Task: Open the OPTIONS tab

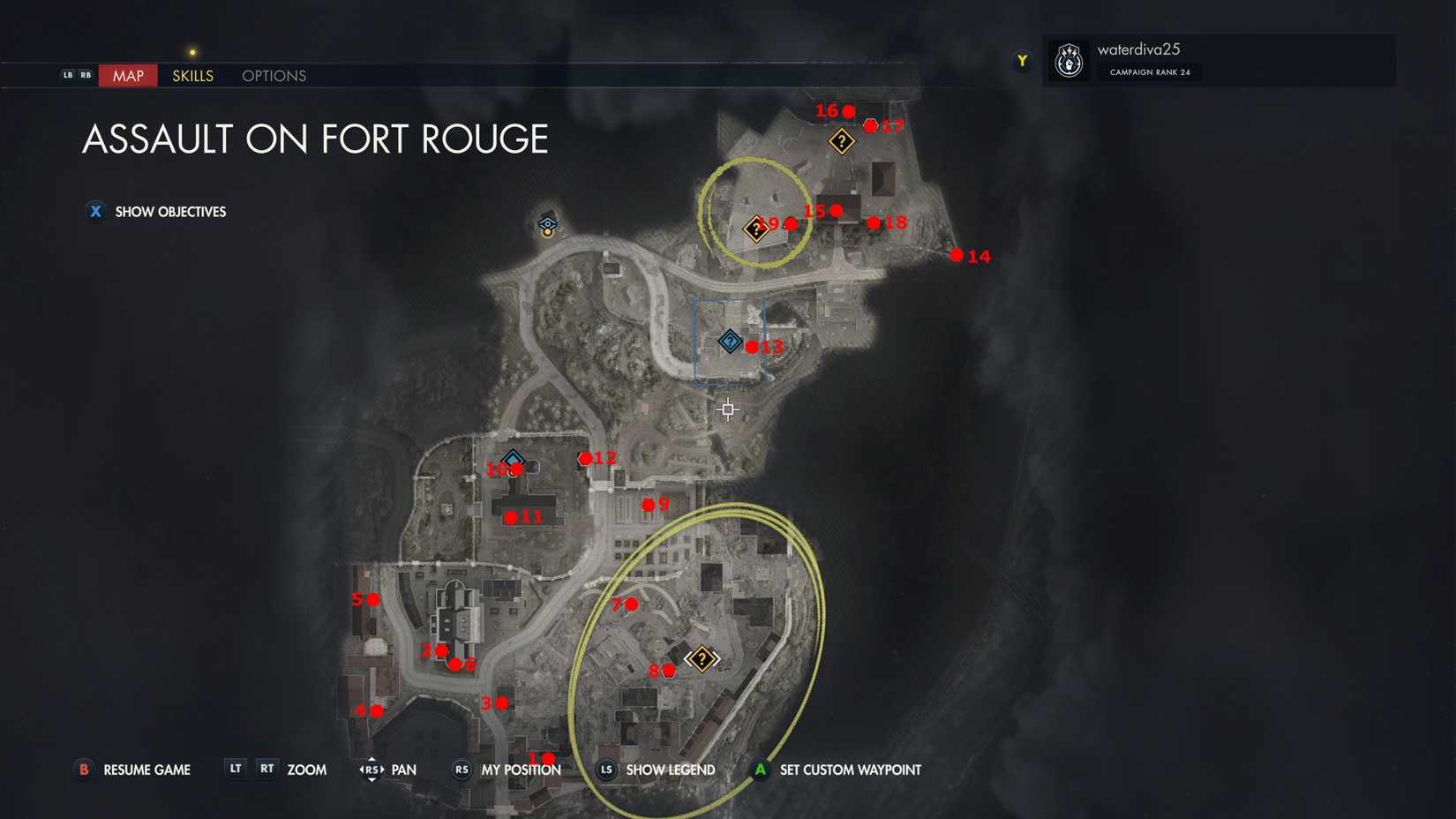Action: click(273, 76)
